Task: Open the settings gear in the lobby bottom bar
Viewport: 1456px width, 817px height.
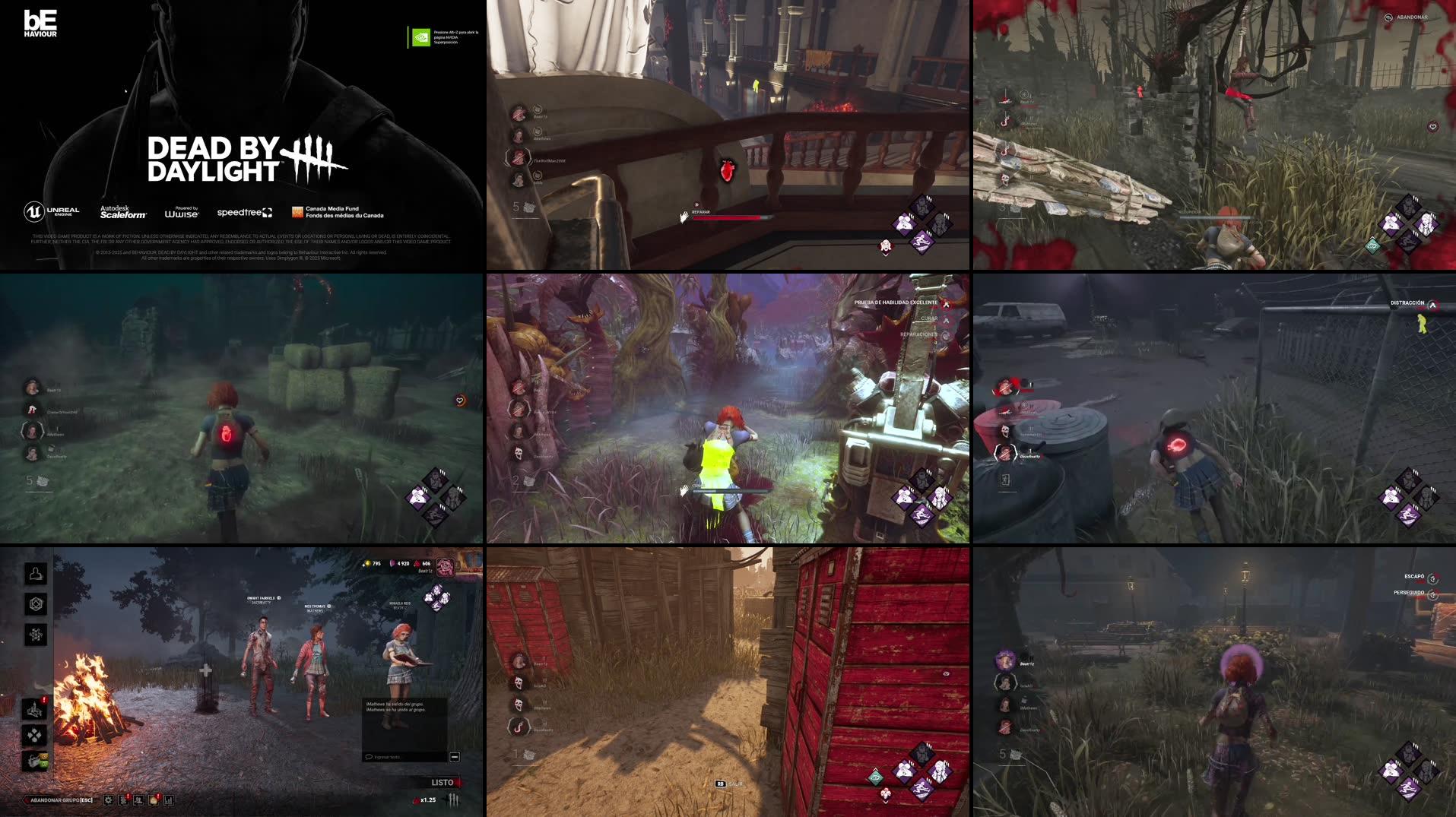Action: point(109,800)
